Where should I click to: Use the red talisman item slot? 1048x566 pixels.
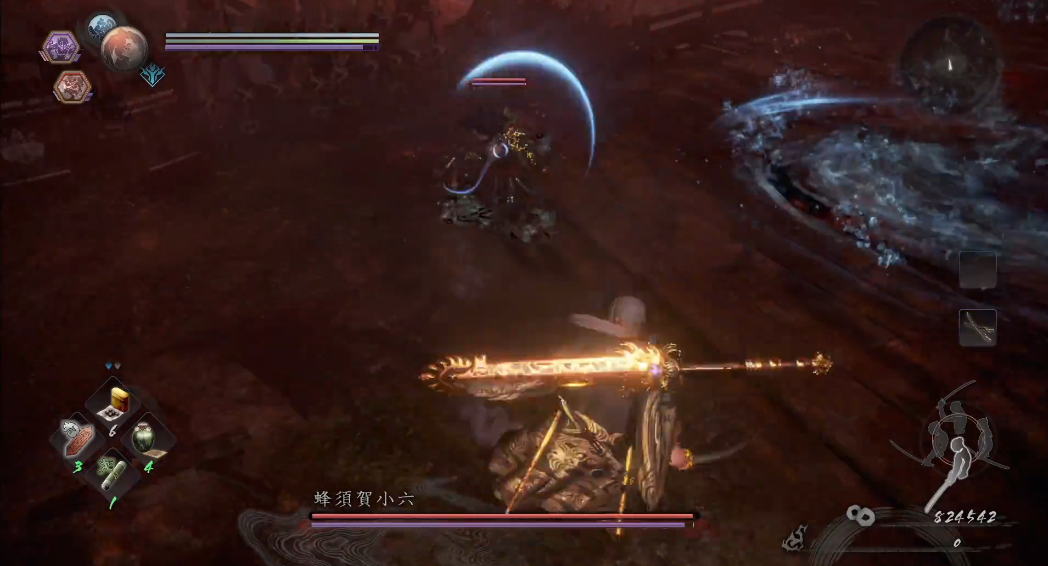click(79, 438)
